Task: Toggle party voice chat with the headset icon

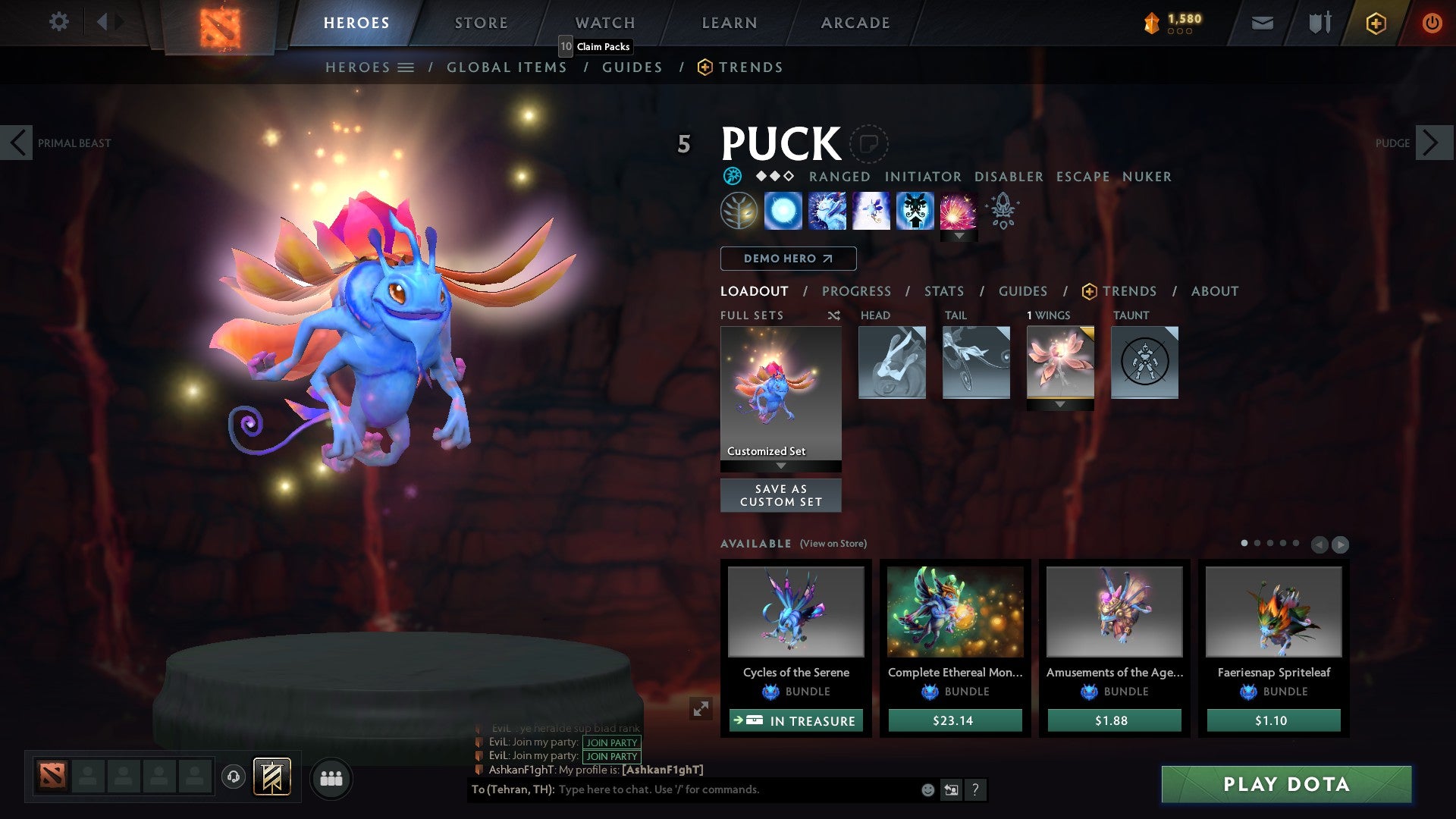Action: [x=234, y=777]
